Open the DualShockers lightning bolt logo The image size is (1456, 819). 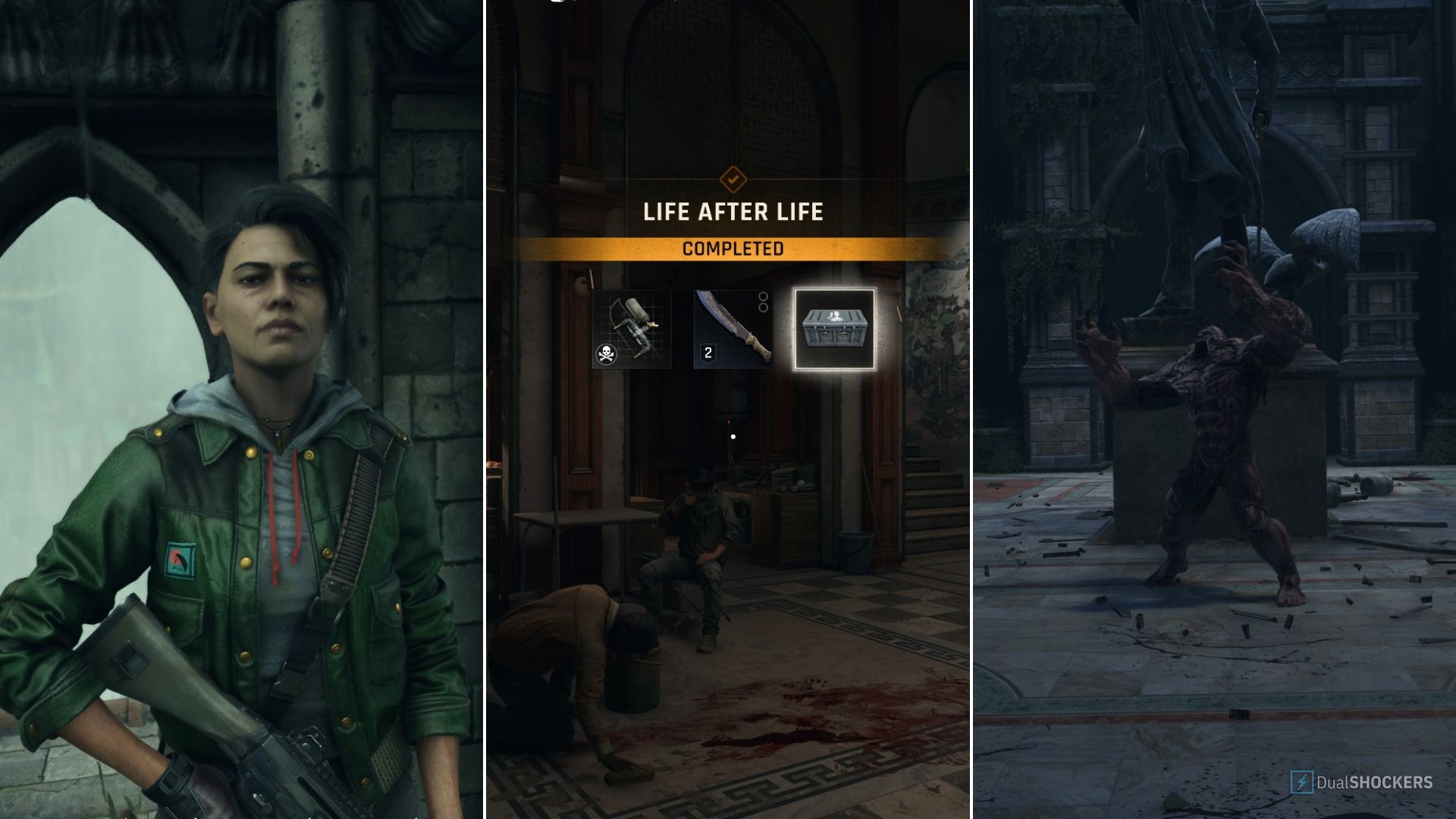point(1302,782)
